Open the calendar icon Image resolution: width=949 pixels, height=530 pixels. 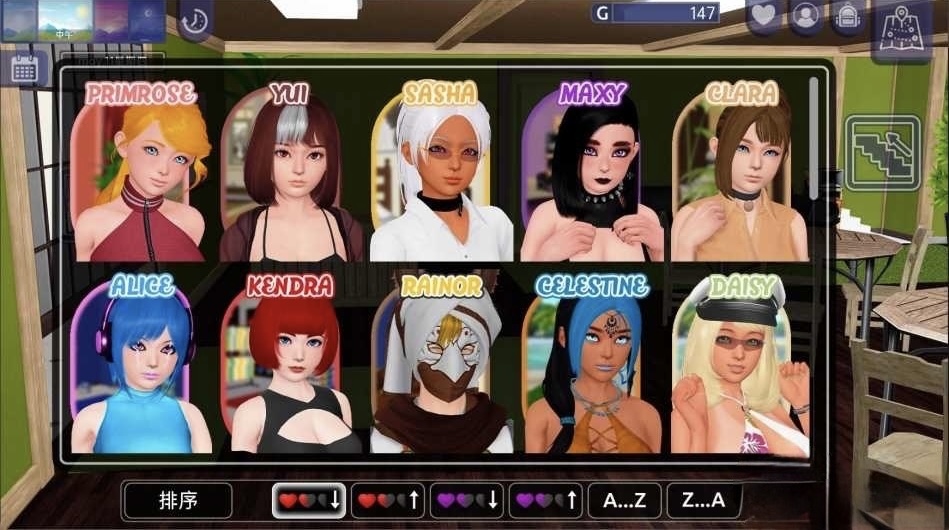click(25, 68)
